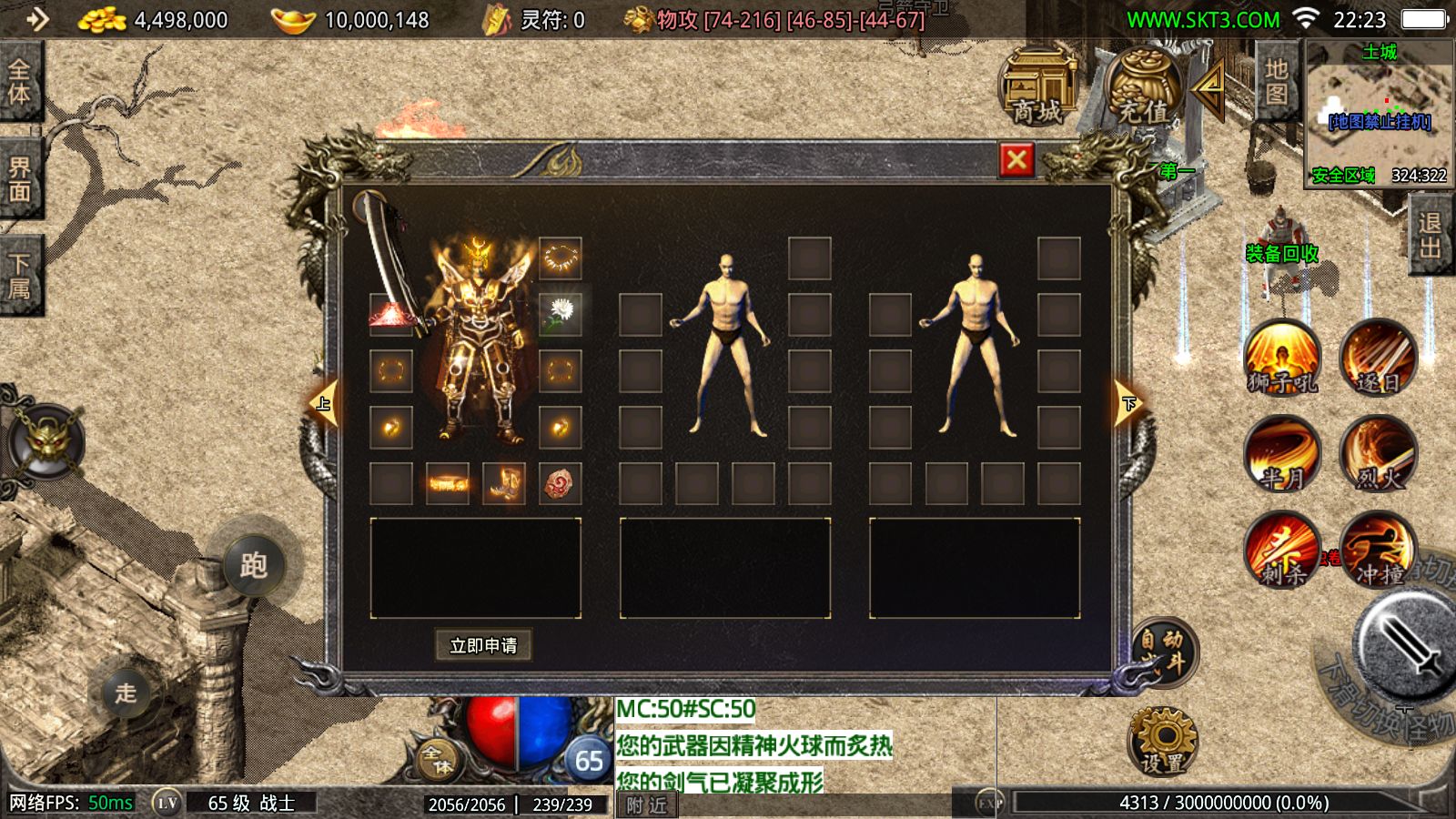Select the white flower equipment slot

pyautogui.click(x=560, y=314)
